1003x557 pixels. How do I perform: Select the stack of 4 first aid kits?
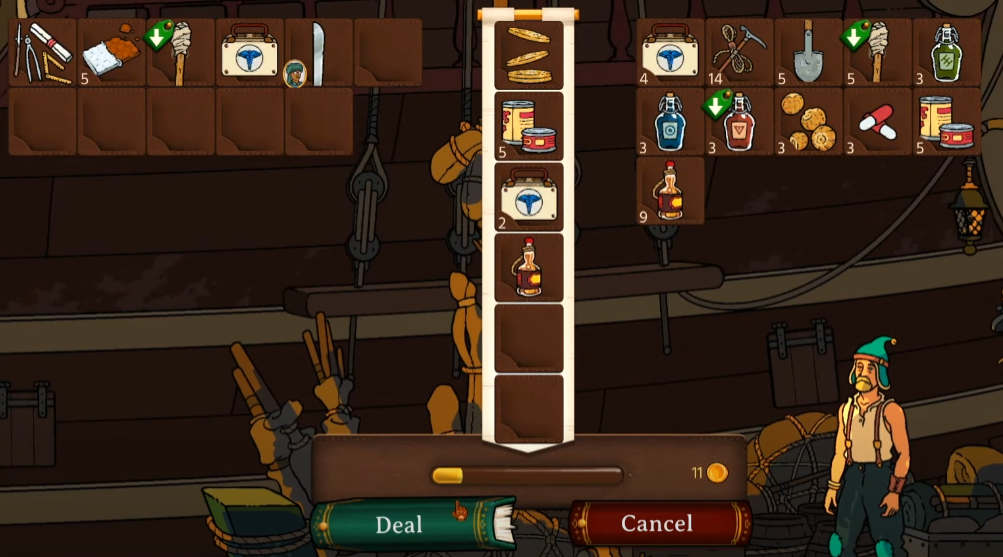coord(671,52)
